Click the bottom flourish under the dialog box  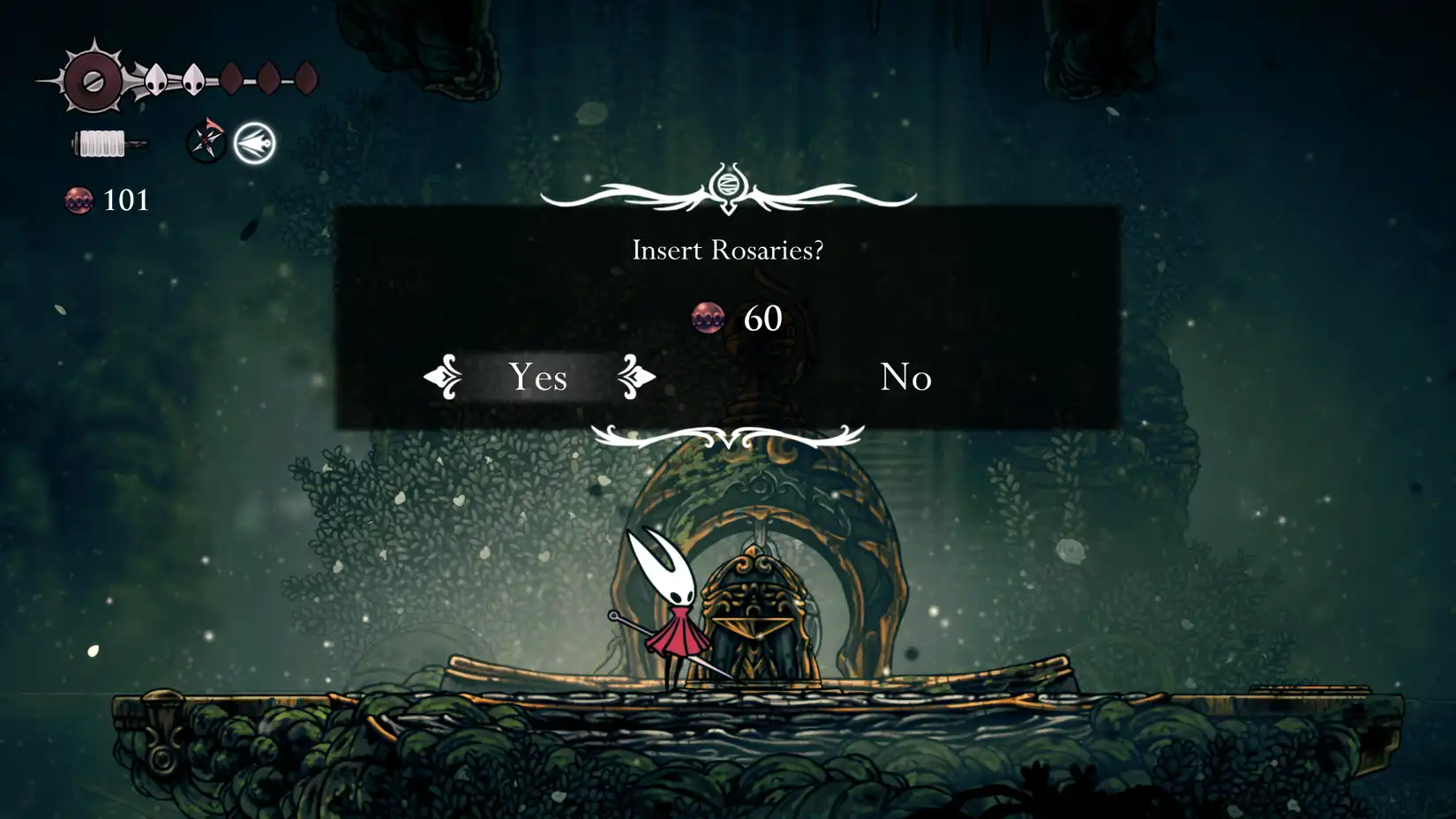tap(727, 434)
